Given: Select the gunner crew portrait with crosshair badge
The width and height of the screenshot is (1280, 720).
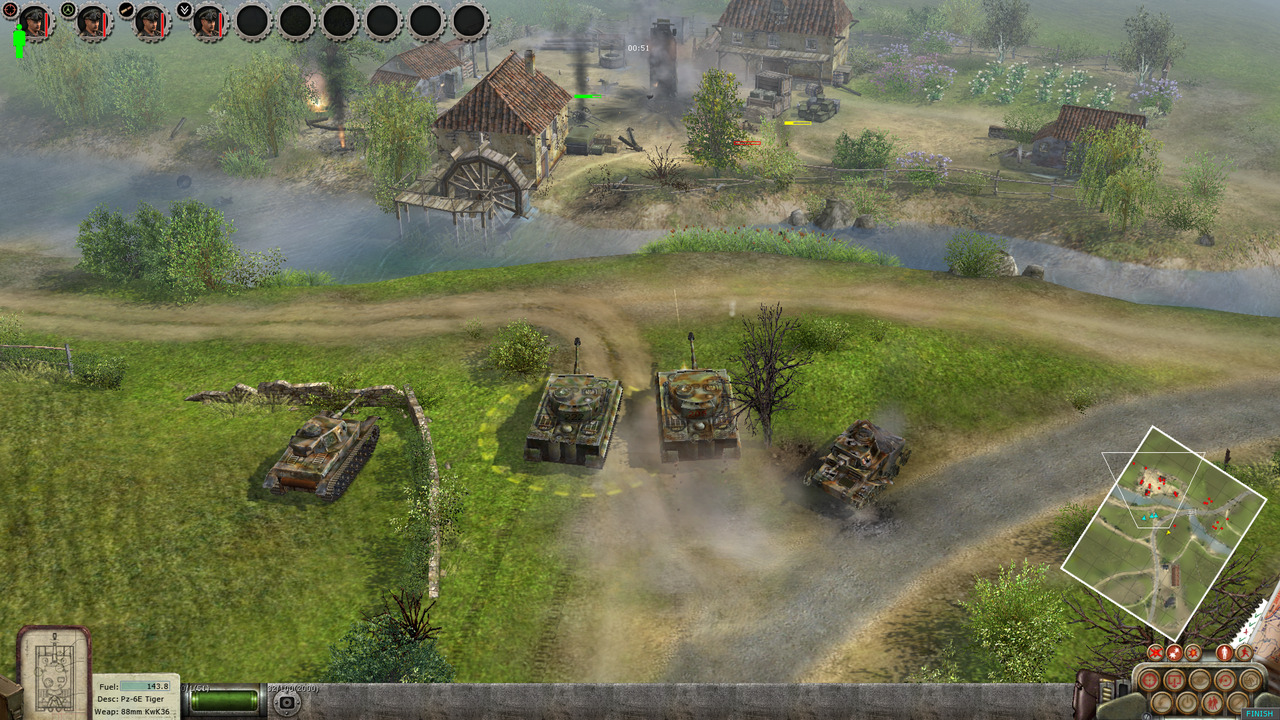Looking at the screenshot, I should click(x=35, y=21).
